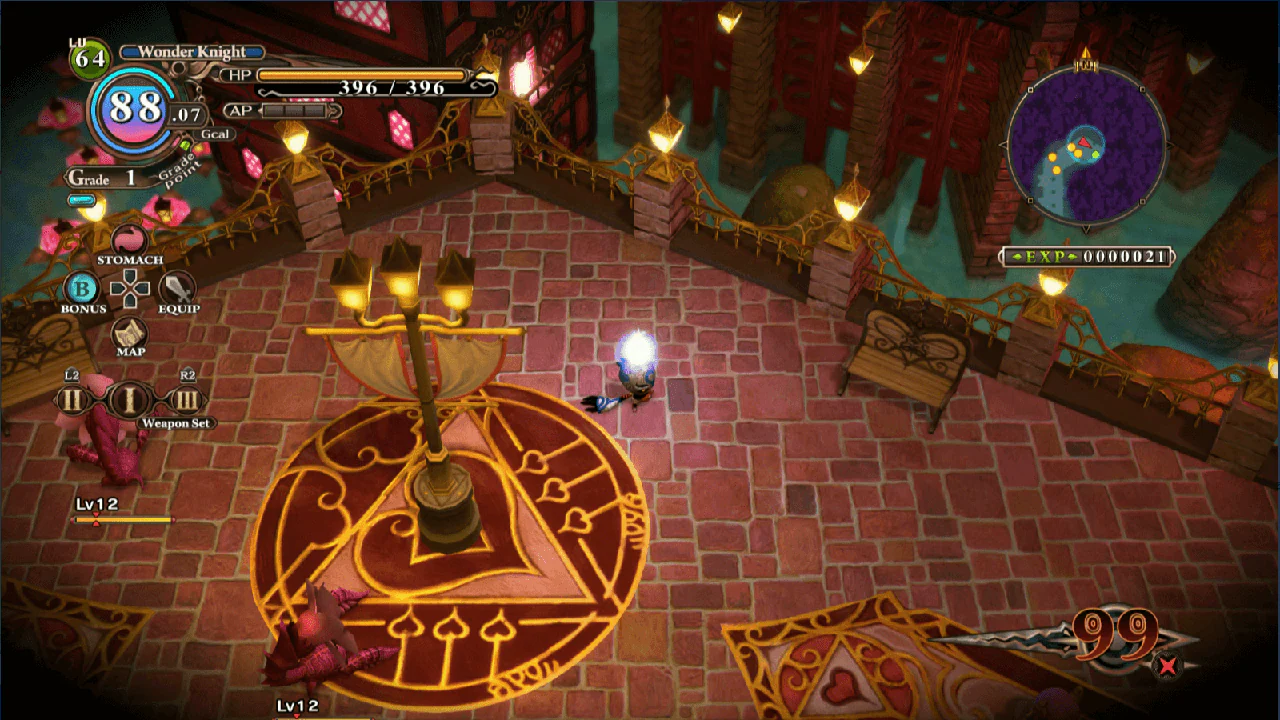Select weapon set I in the center
The image size is (1280, 720).
coord(130,400)
